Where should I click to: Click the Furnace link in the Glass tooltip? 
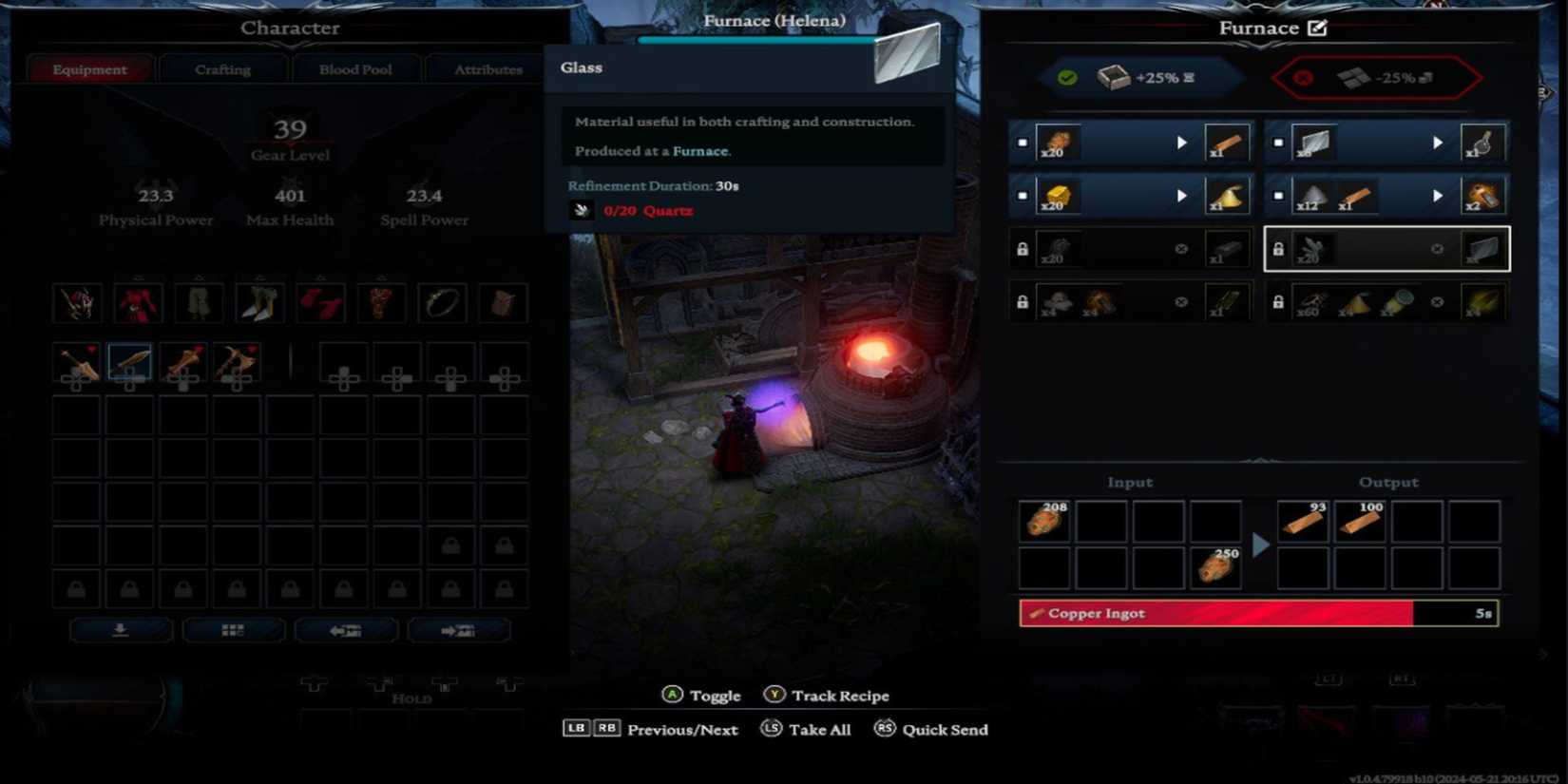[x=704, y=151]
